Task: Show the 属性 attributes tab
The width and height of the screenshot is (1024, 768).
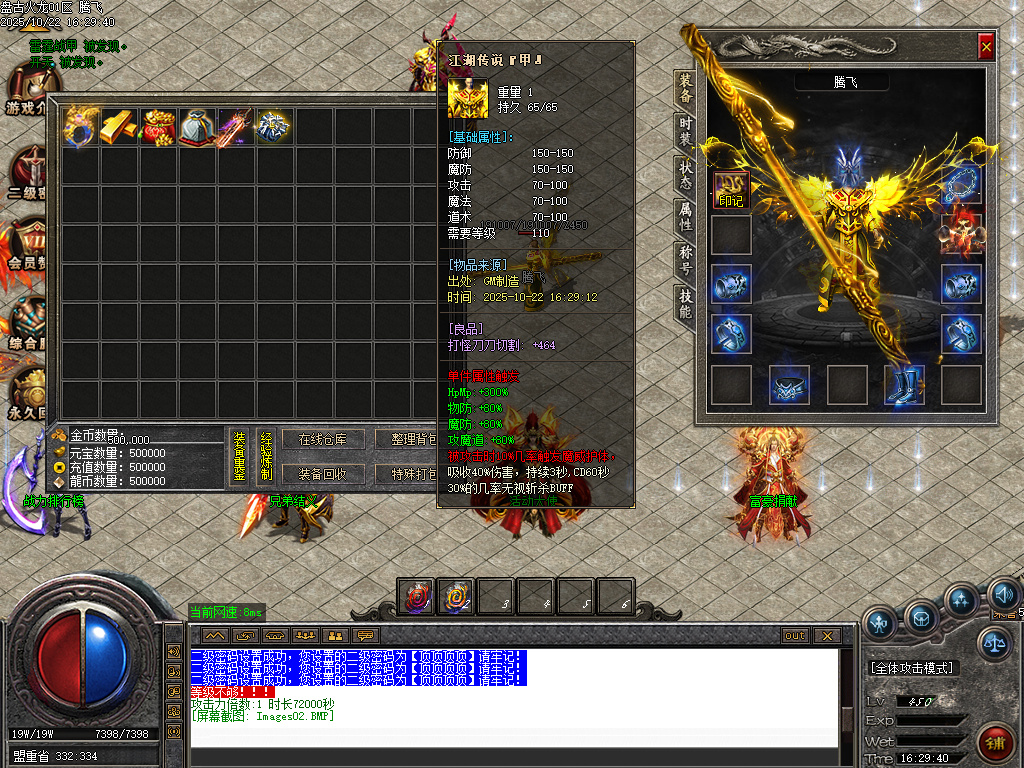Action: pyautogui.click(x=685, y=217)
